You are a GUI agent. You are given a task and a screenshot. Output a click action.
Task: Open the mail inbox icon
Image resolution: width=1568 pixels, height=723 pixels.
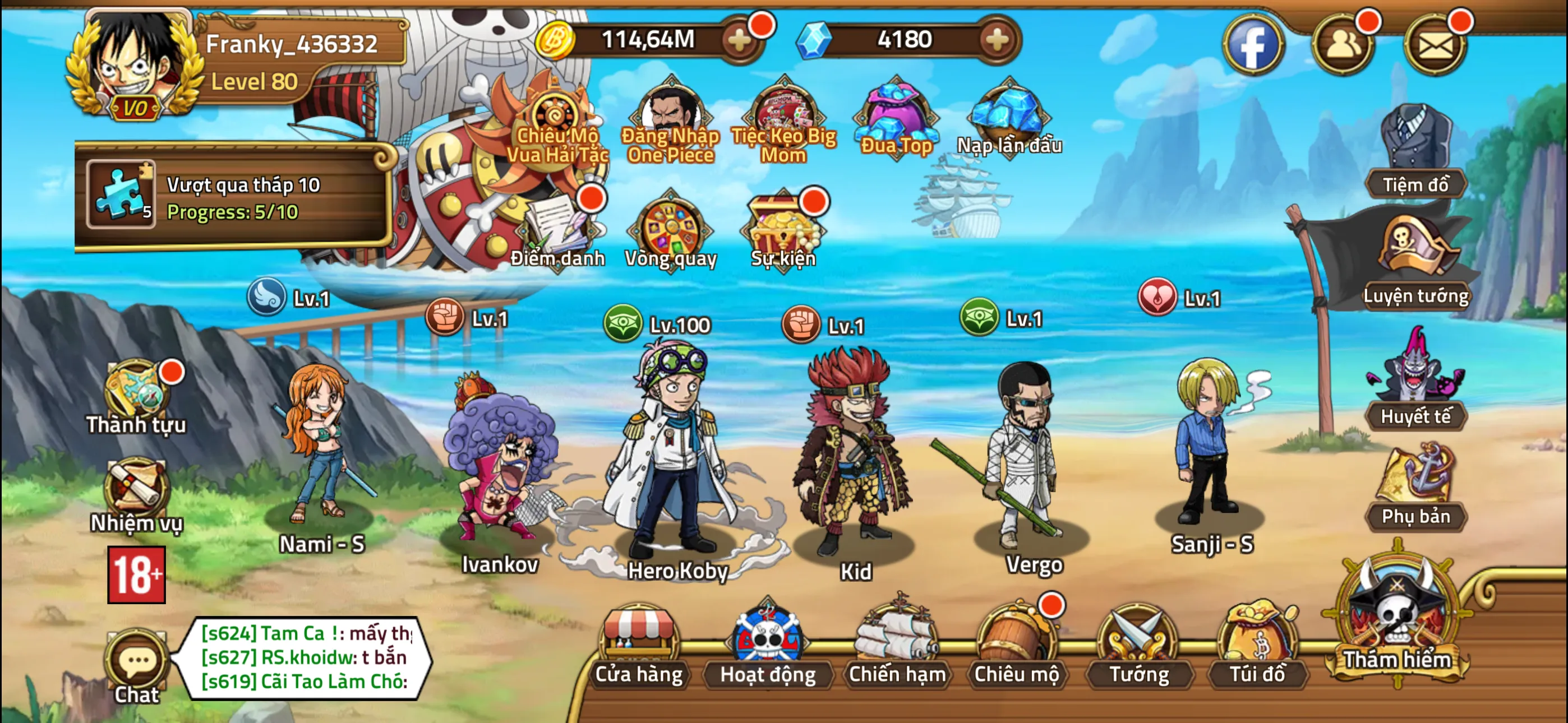(1436, 44)
